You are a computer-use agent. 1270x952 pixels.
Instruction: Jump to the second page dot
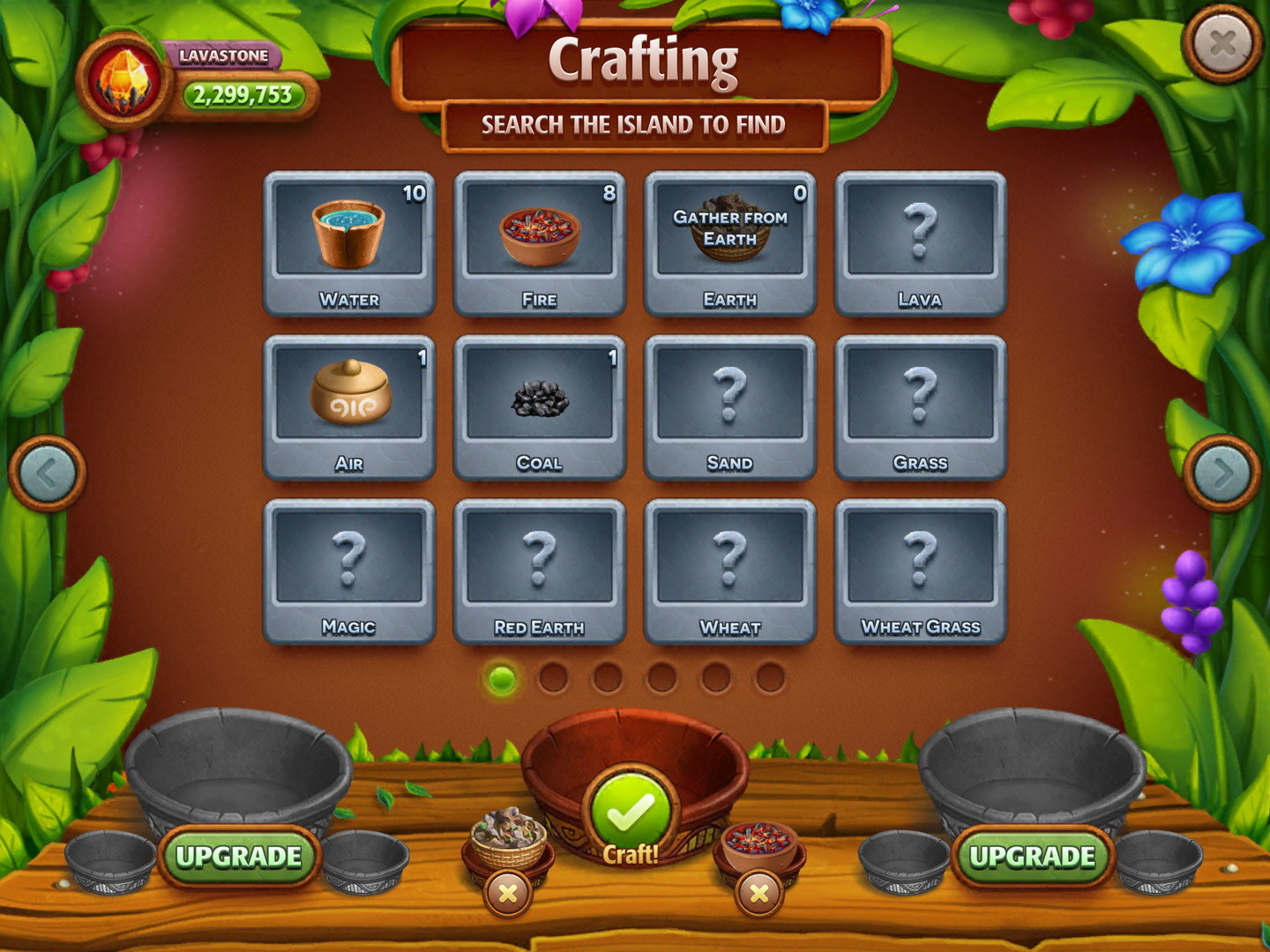[555, 676]
